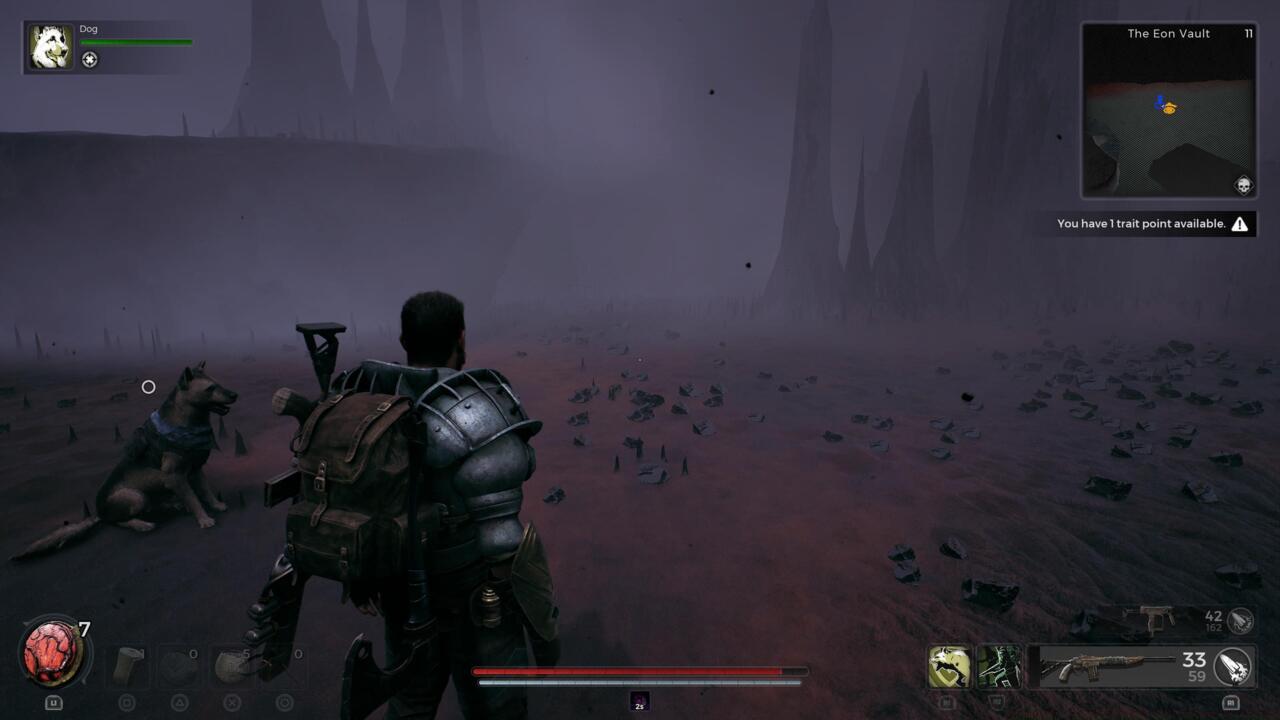Click the Dog companion portrait
The image size is (1280, 720).
pos(50,45)
